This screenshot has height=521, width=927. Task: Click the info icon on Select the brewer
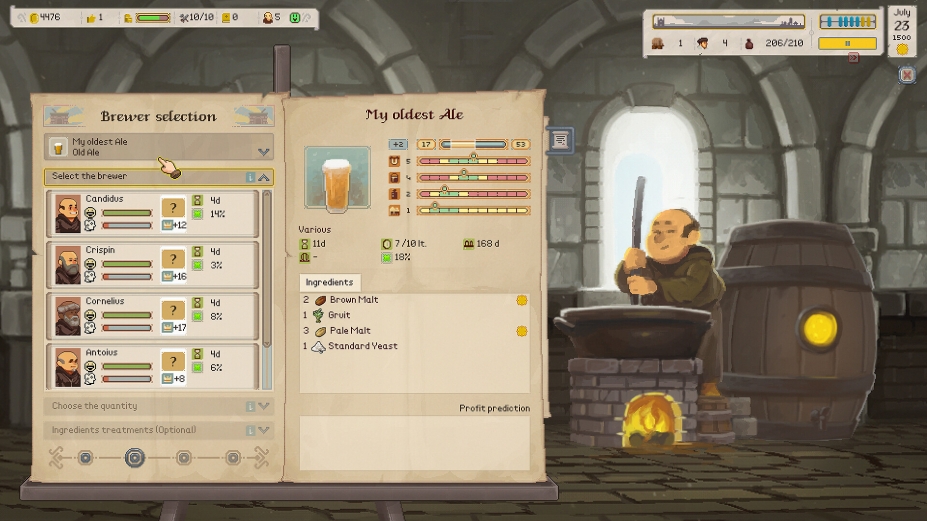point(250,177)
